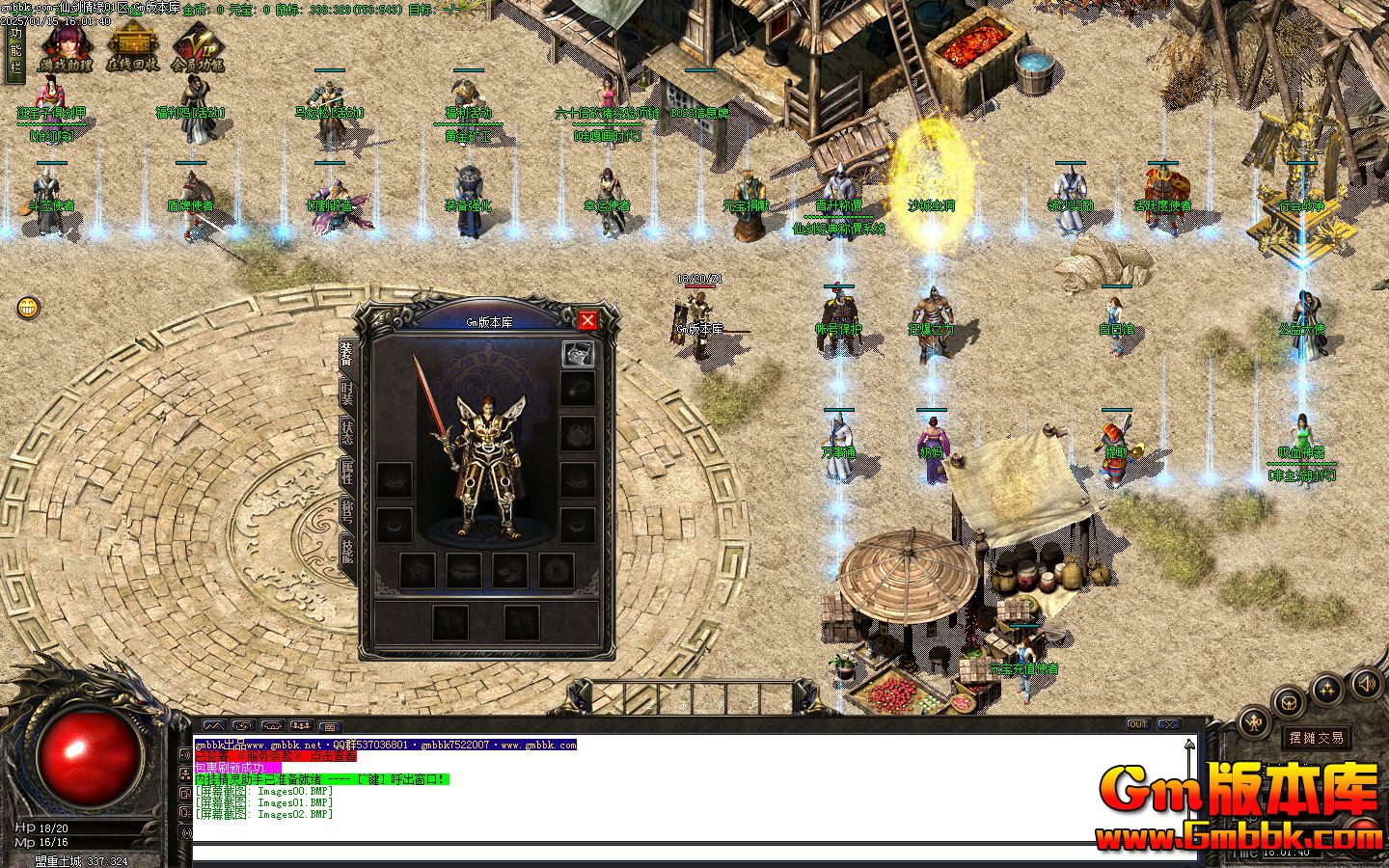The height and width of the screenshot is (868, 1389).
Task: Open the 在线回收 menu icon
Action: click(x=132, y=48)
